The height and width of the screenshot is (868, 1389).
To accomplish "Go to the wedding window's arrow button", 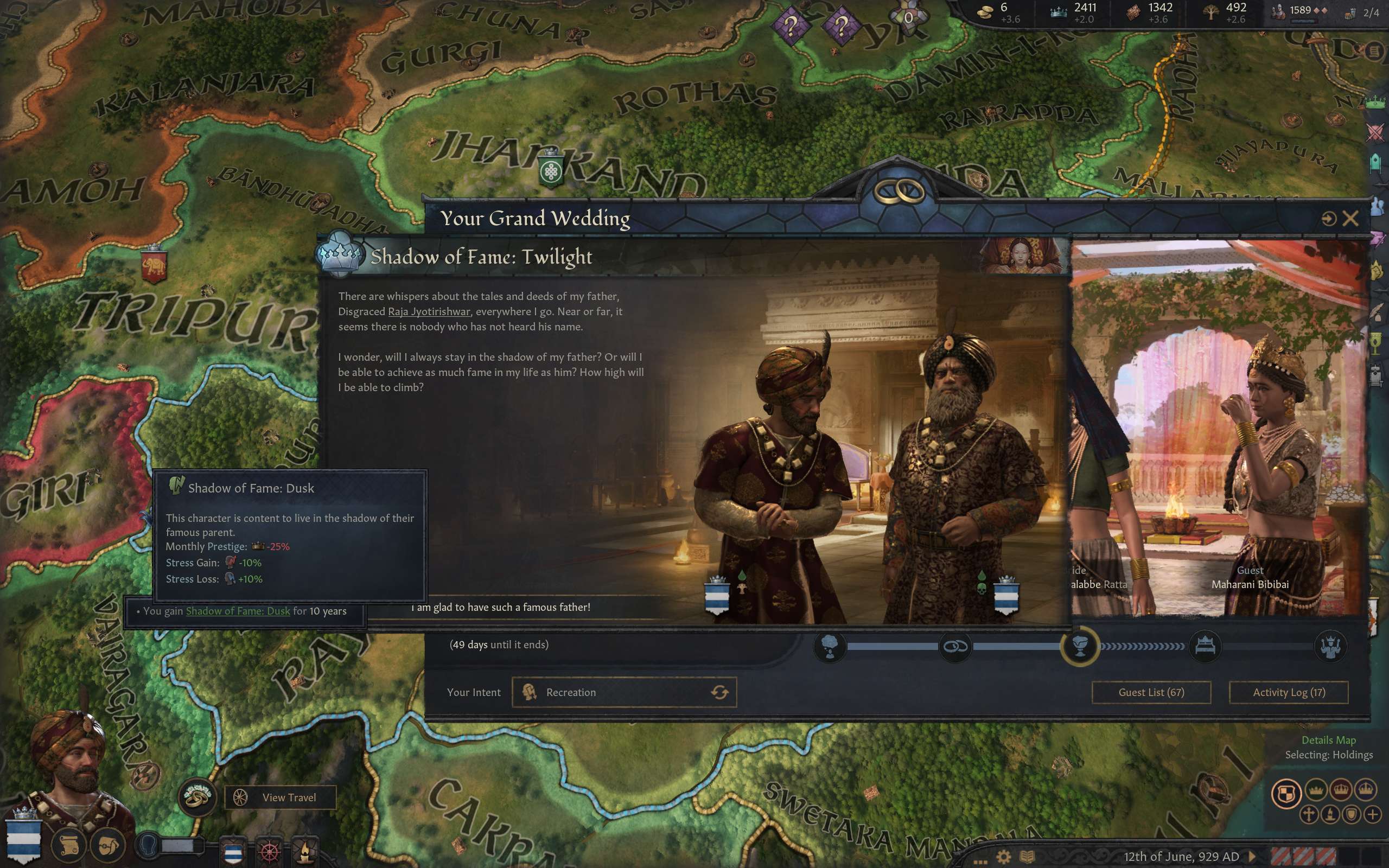I will pos(1329,219).
